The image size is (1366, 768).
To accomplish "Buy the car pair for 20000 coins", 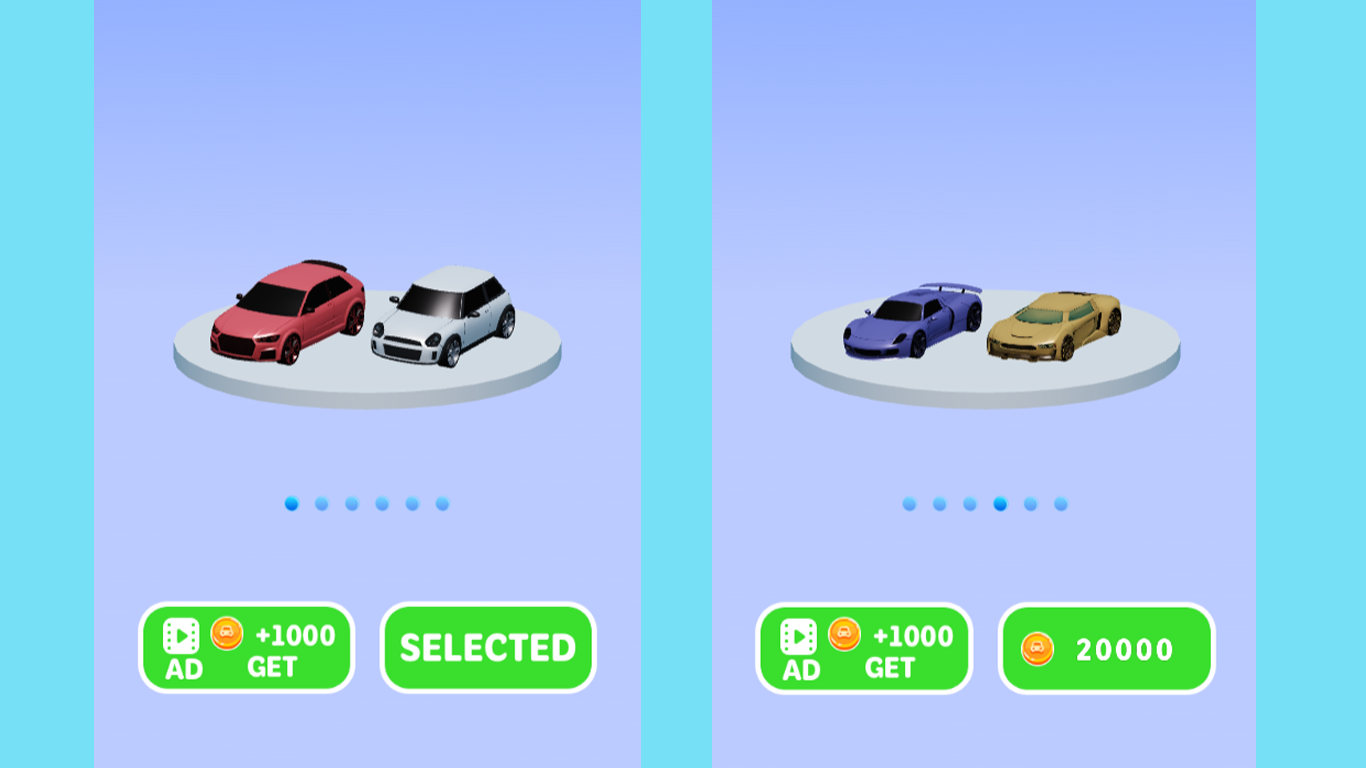I will click(x=1106, y=650).
